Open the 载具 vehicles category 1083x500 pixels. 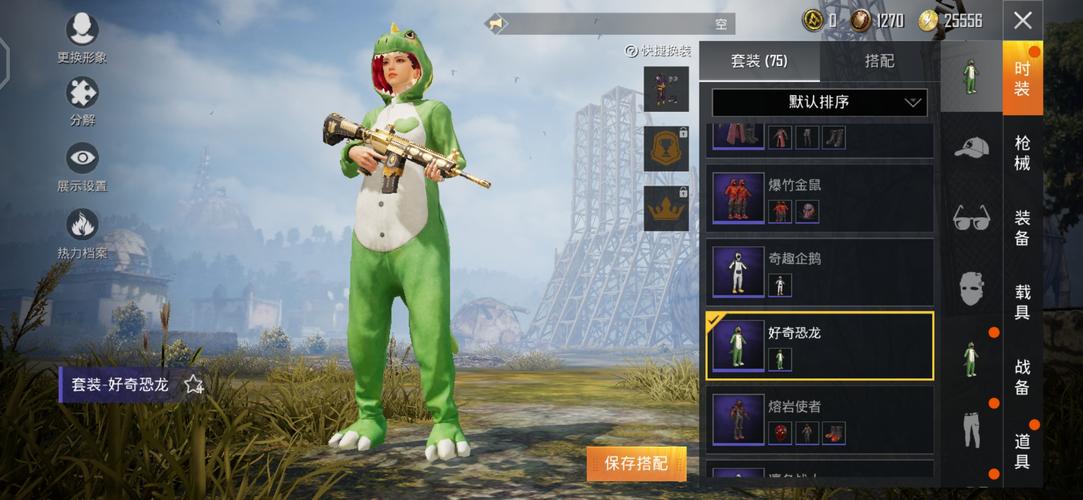1022,301
